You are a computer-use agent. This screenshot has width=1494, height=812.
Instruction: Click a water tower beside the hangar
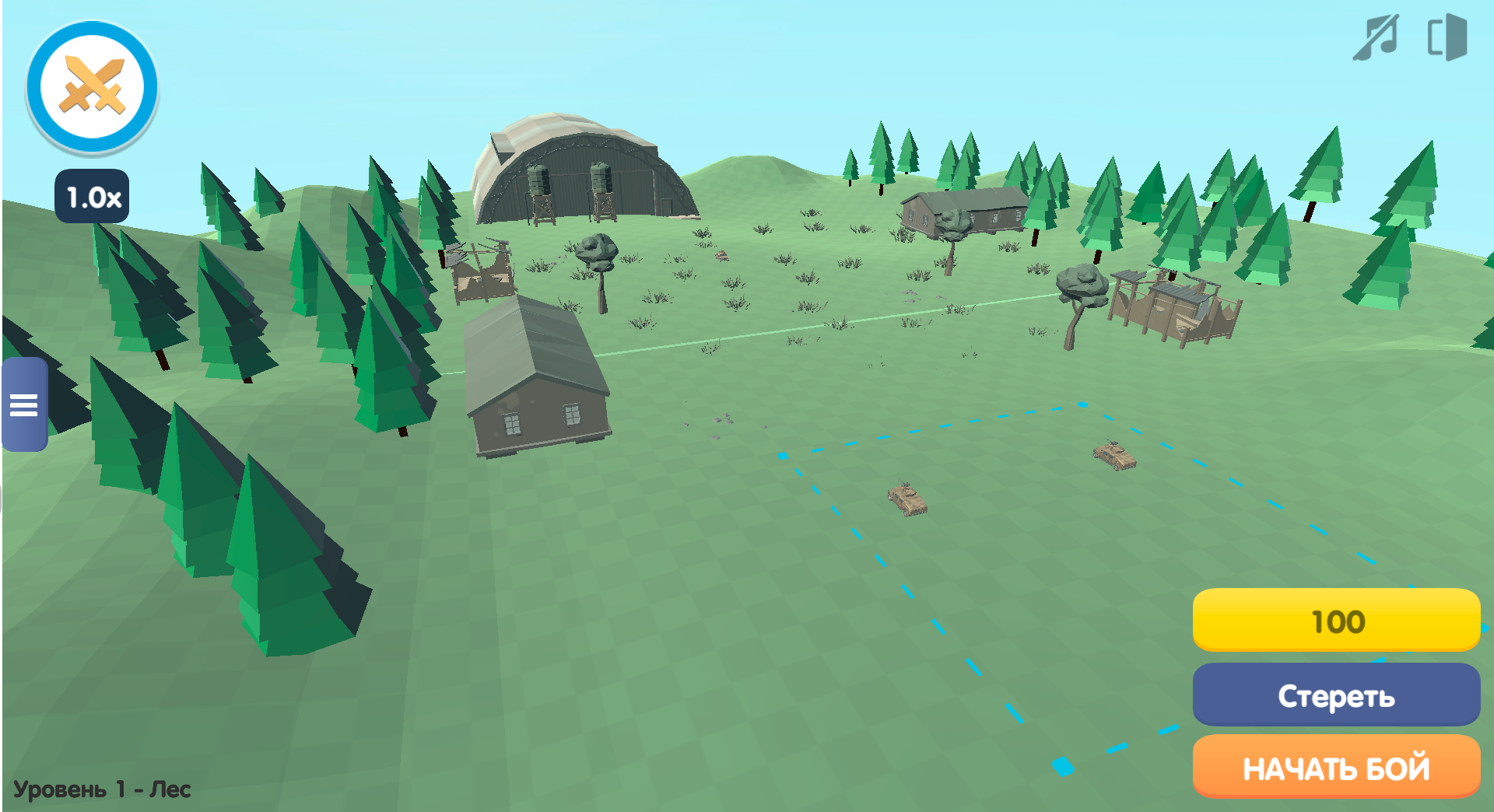click(x=537, y=187)
